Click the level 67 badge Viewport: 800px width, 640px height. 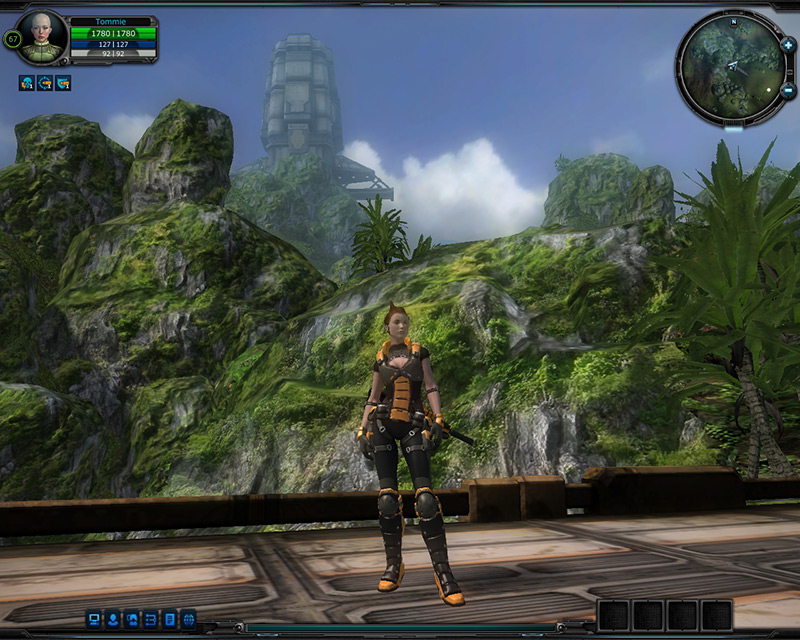(x=13, y=39)
